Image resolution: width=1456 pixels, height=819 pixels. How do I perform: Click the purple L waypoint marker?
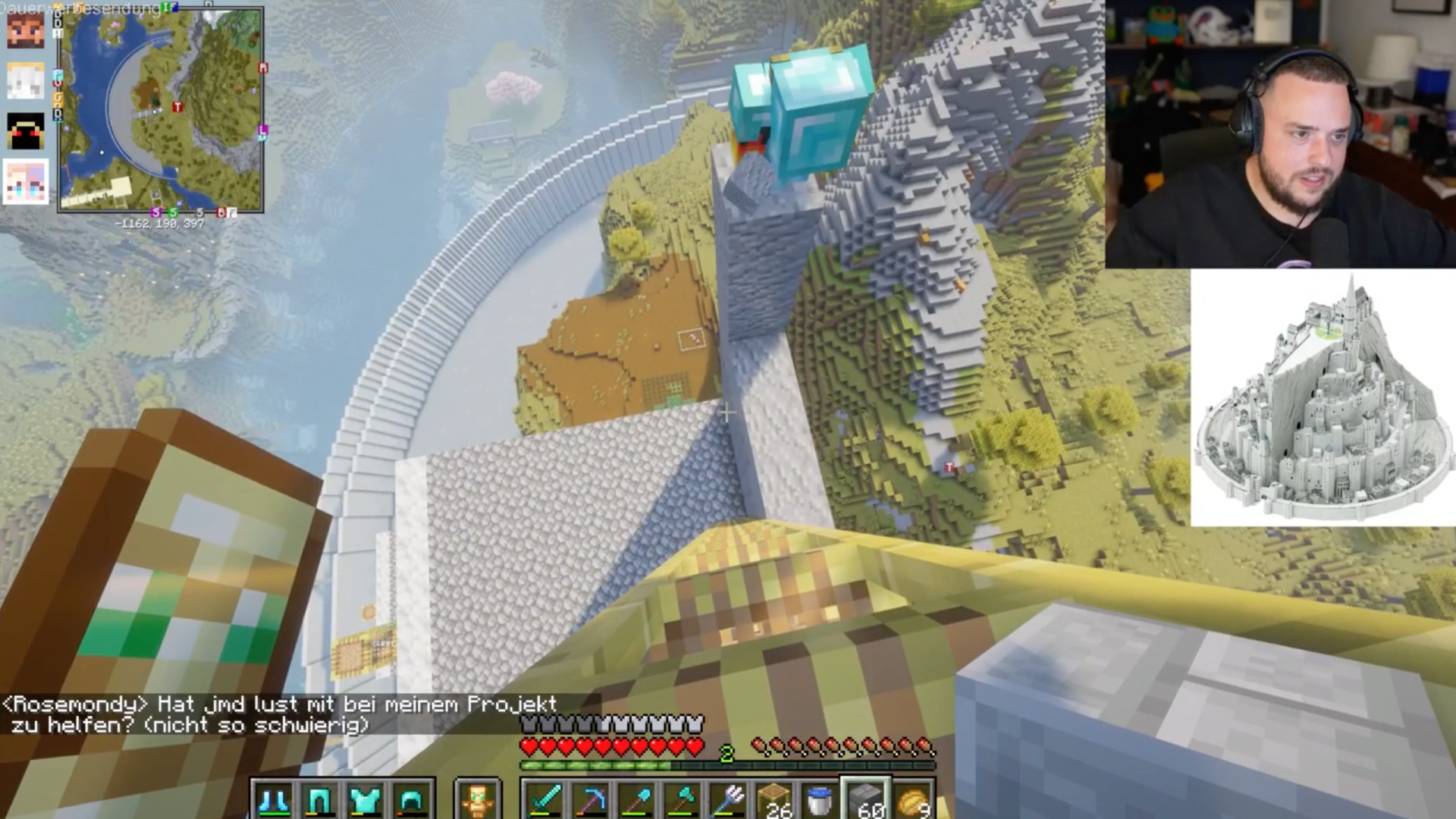click(x=262, y=130)
